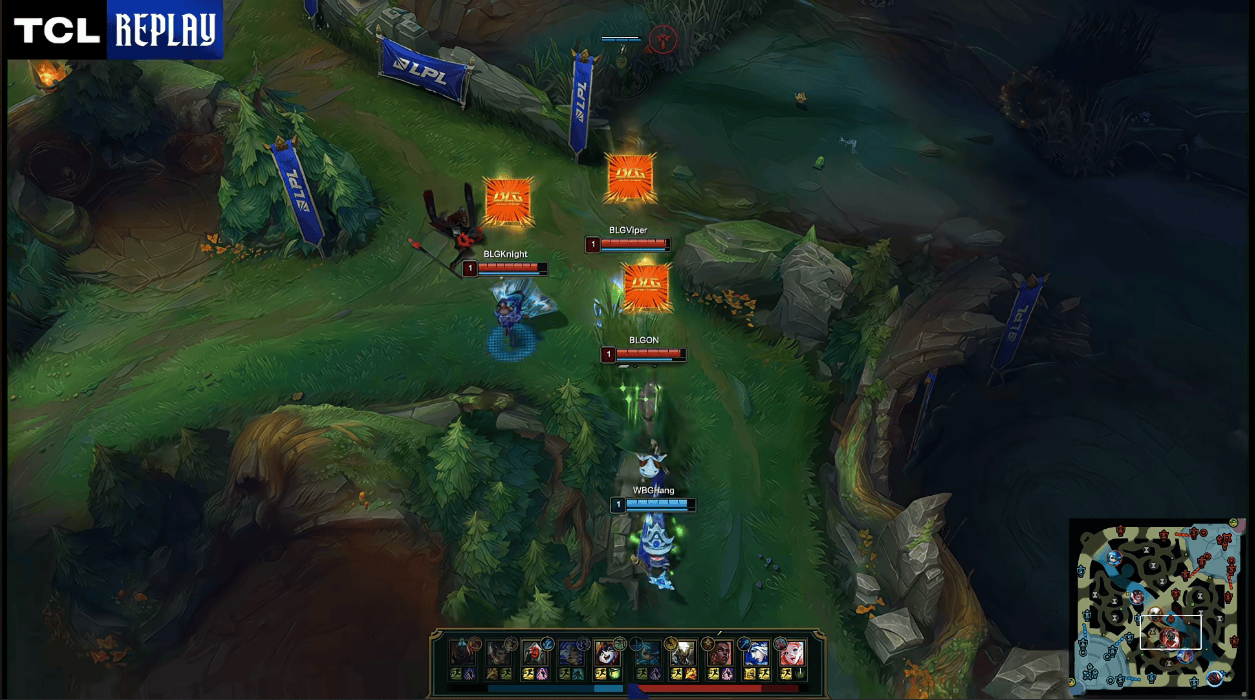Choose the white-and-gold armored champion portrait

pos(682,654)
